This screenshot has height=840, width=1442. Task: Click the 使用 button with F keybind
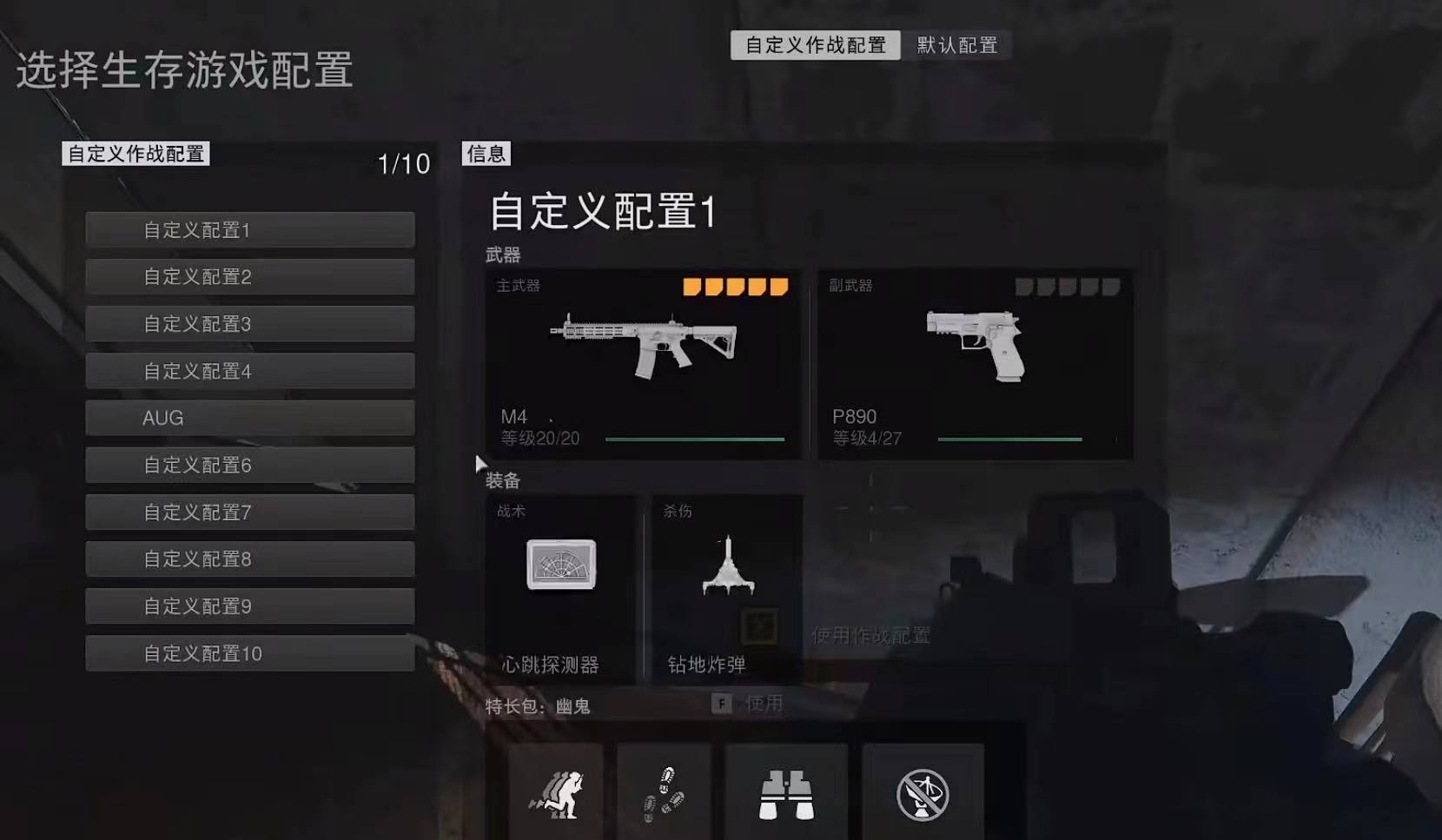748,704
